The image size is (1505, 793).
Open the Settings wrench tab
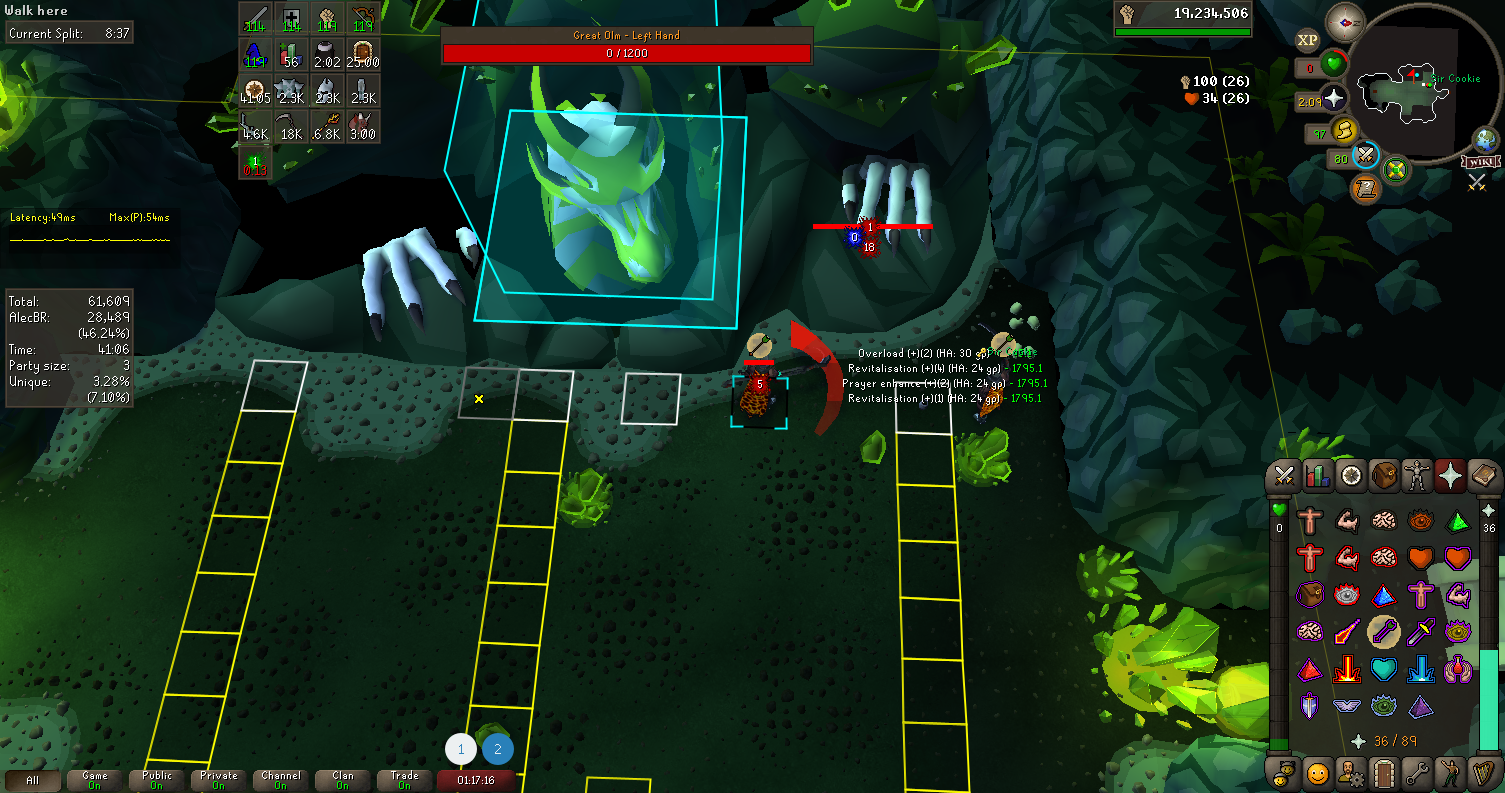point(1417,772)
